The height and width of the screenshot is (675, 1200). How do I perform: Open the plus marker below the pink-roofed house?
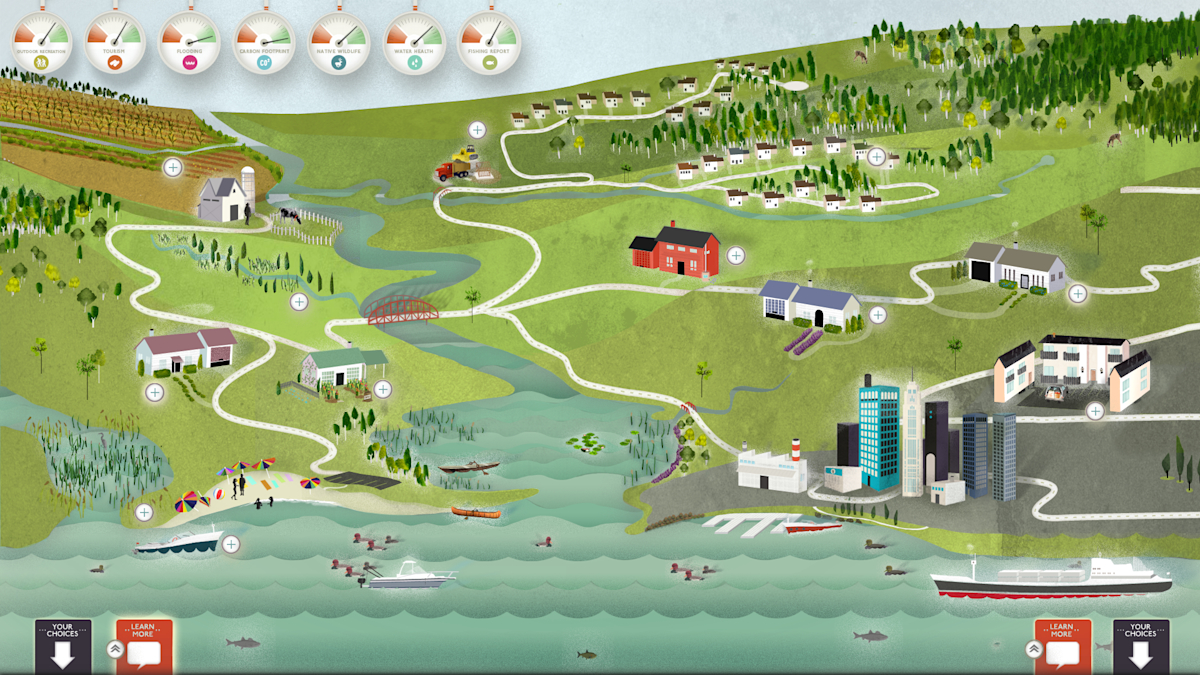click(x=155, y=392)
